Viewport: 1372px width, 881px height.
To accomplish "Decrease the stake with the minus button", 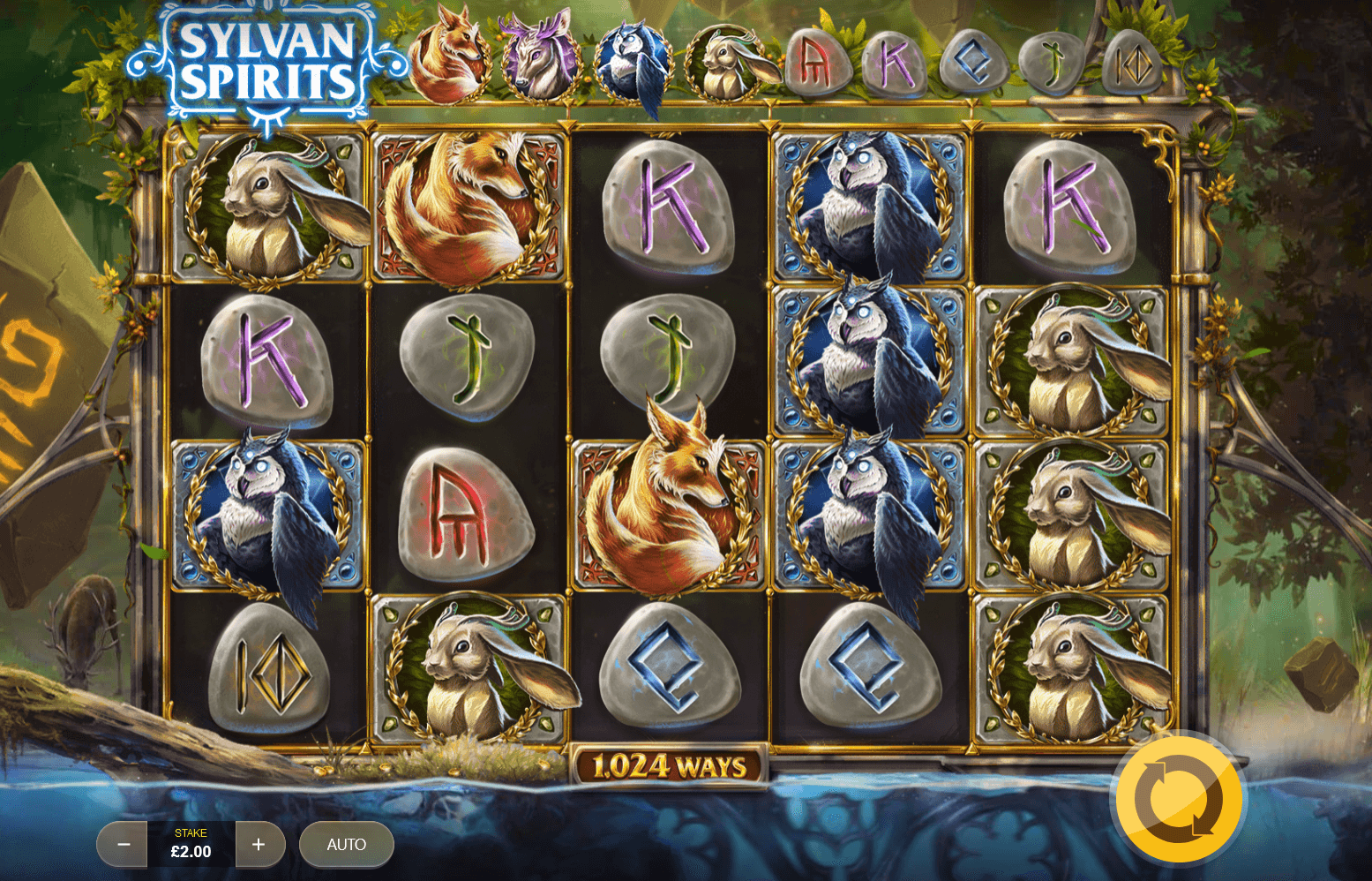I will (x=124, y=845).
